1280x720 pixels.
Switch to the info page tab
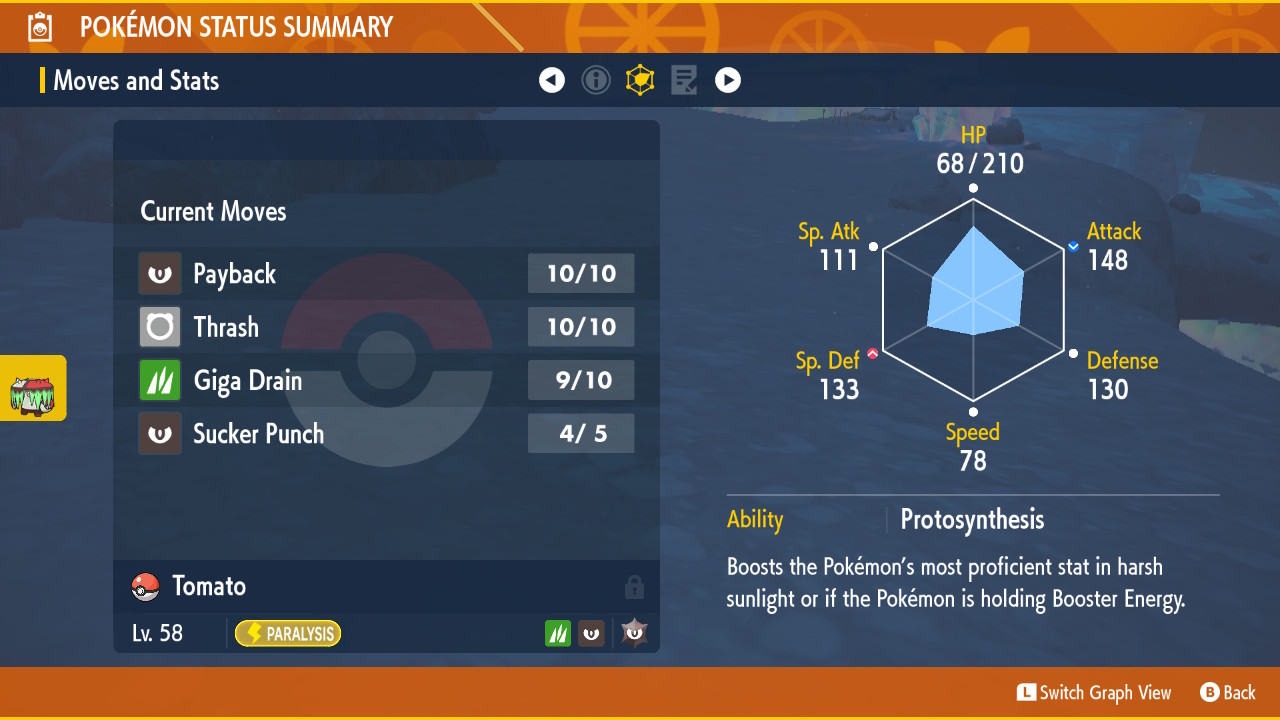tap(596, 80)
